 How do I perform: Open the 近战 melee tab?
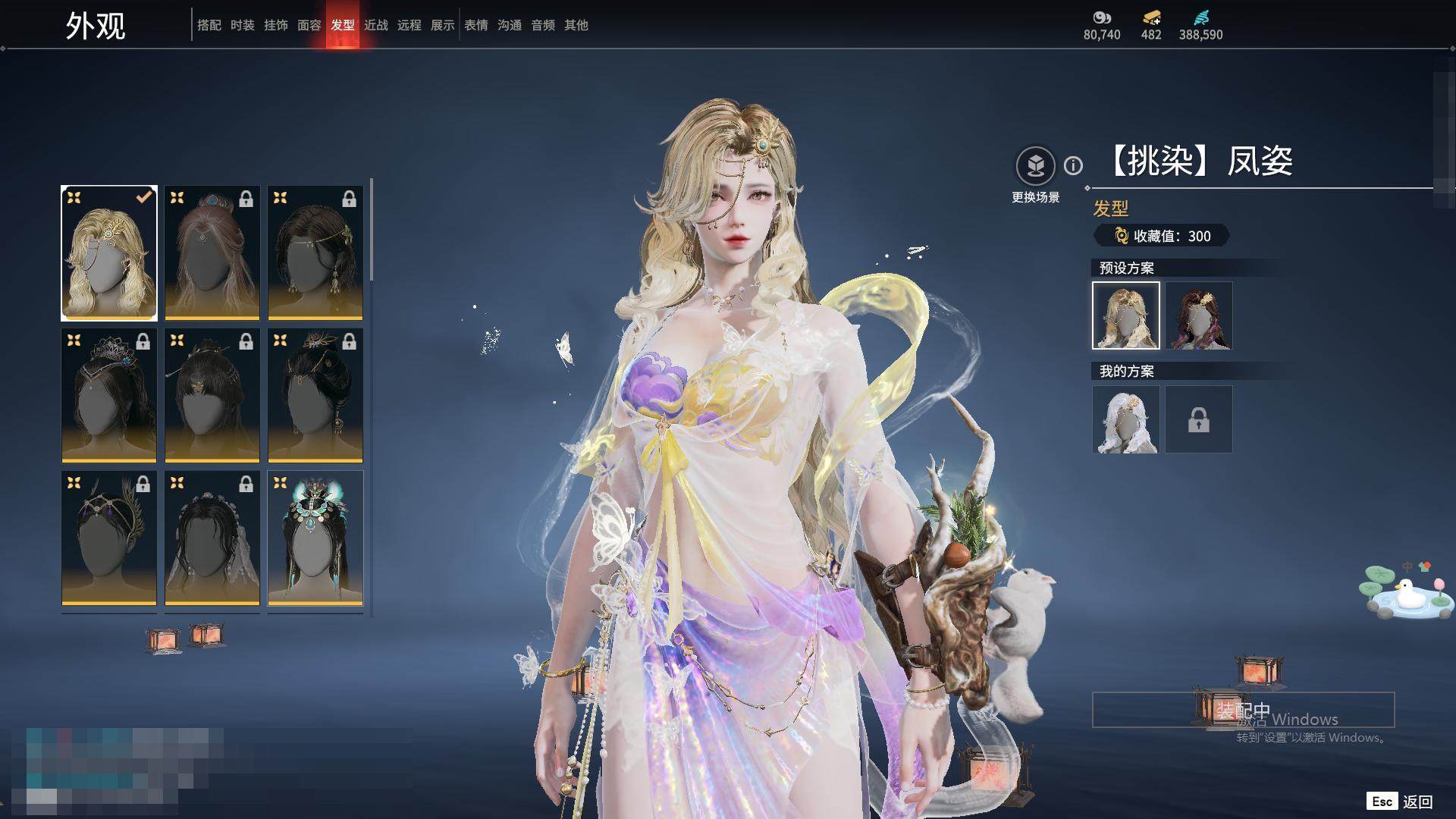[375, 25]
